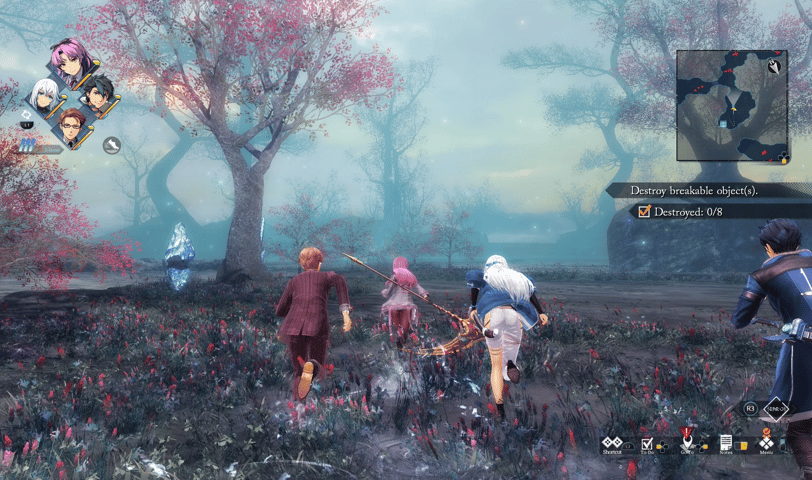
Task: Pick the glasses-wearing character portrait
Action: click(x=69, y=124)
